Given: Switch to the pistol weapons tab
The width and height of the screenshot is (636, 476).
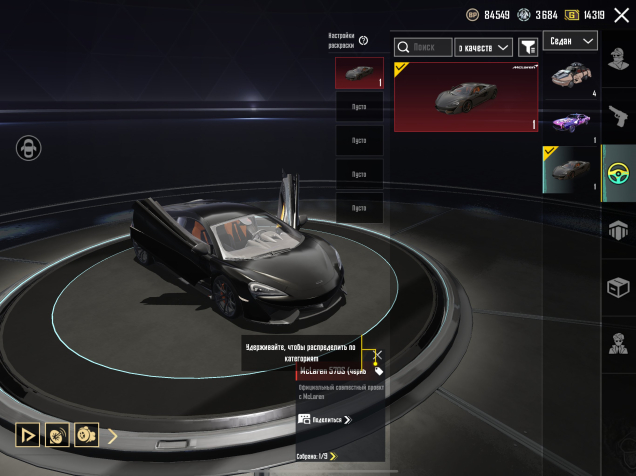Looking at the screenshot, I should tap(618, 117).
